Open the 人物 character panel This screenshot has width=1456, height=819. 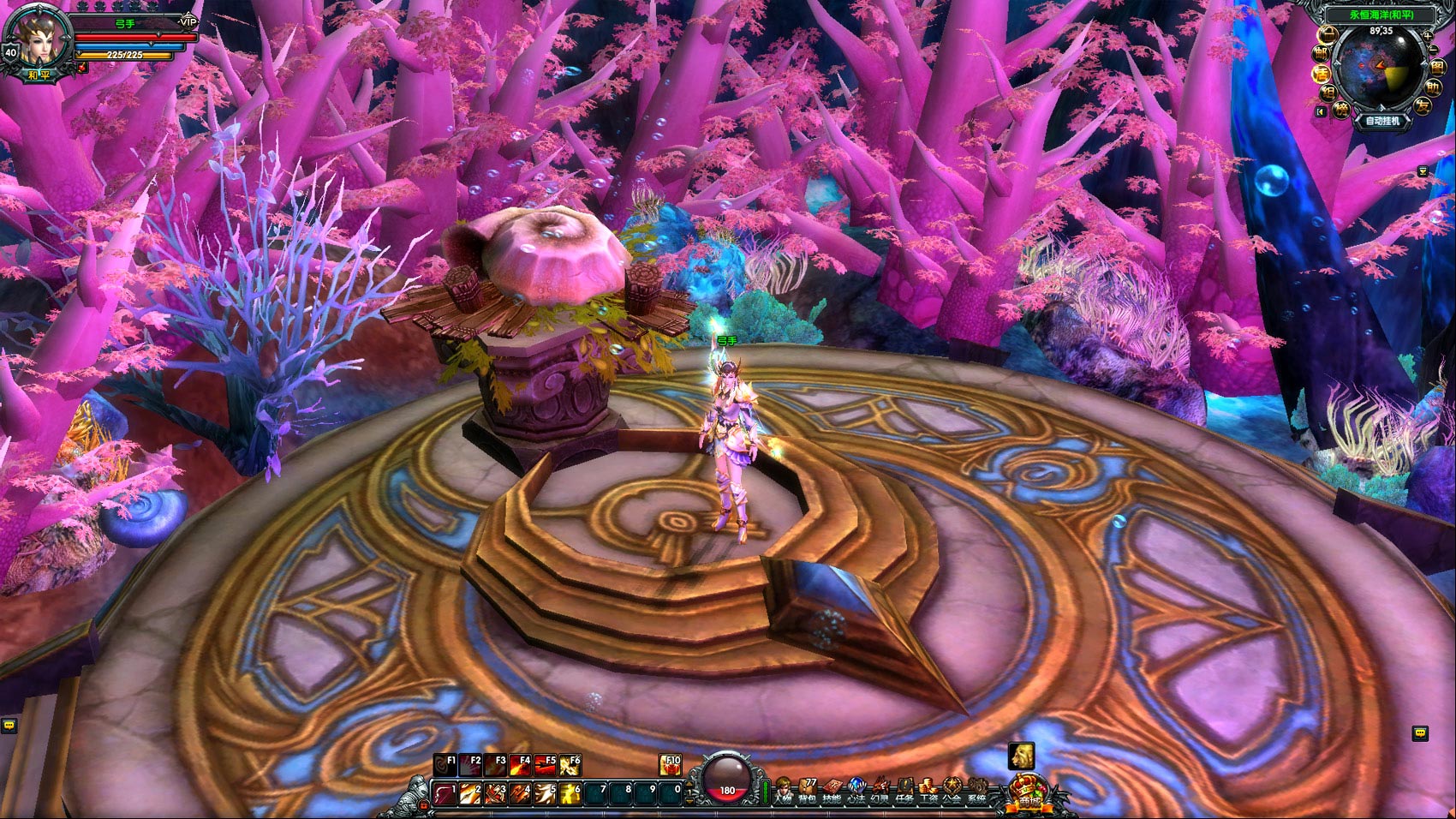pyautogui.click(x=782, y=792)
